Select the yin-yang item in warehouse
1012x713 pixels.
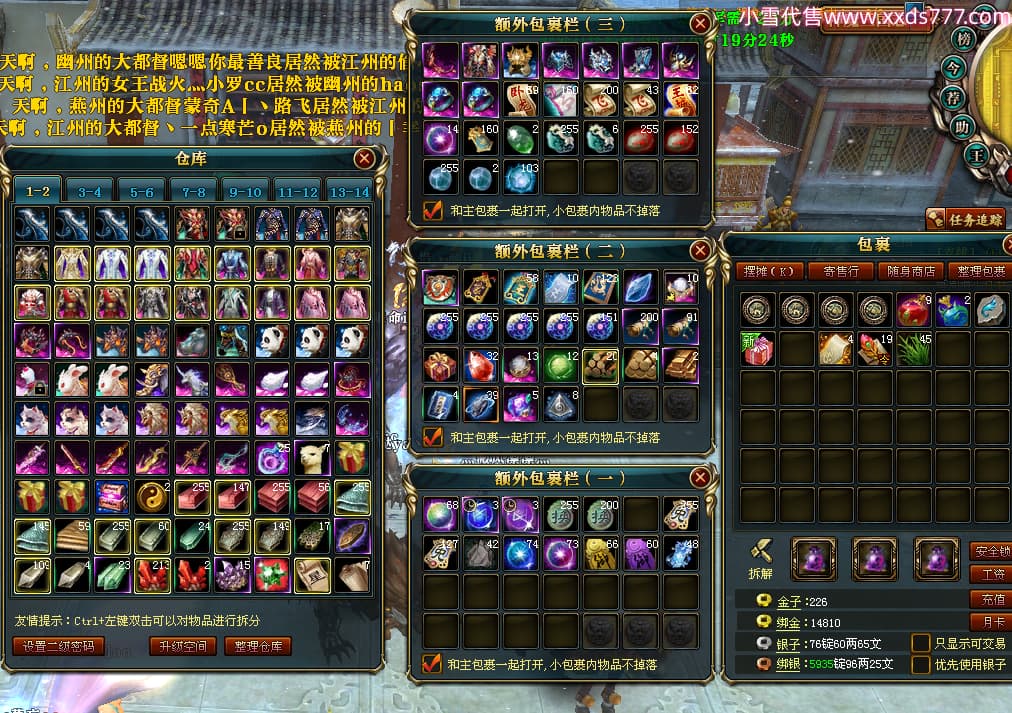153,495
